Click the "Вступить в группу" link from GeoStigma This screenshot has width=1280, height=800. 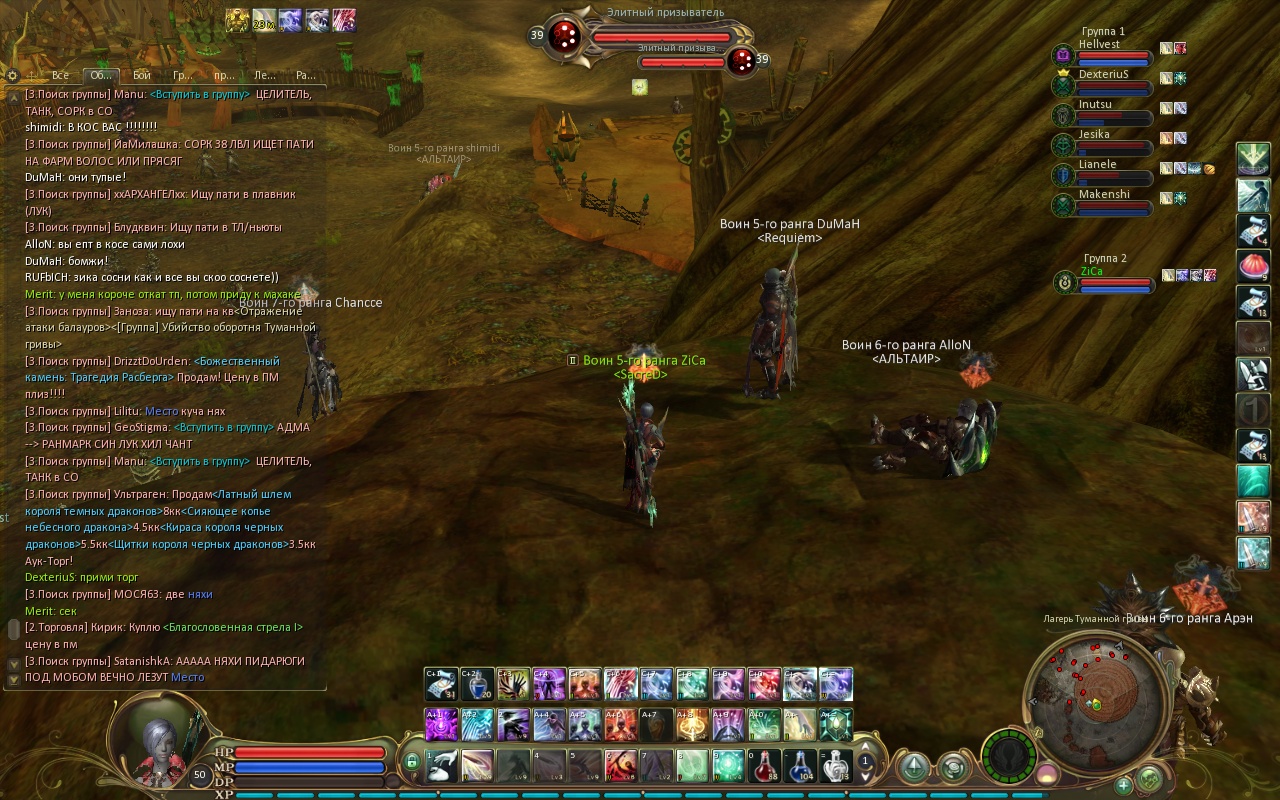[223, 427]
